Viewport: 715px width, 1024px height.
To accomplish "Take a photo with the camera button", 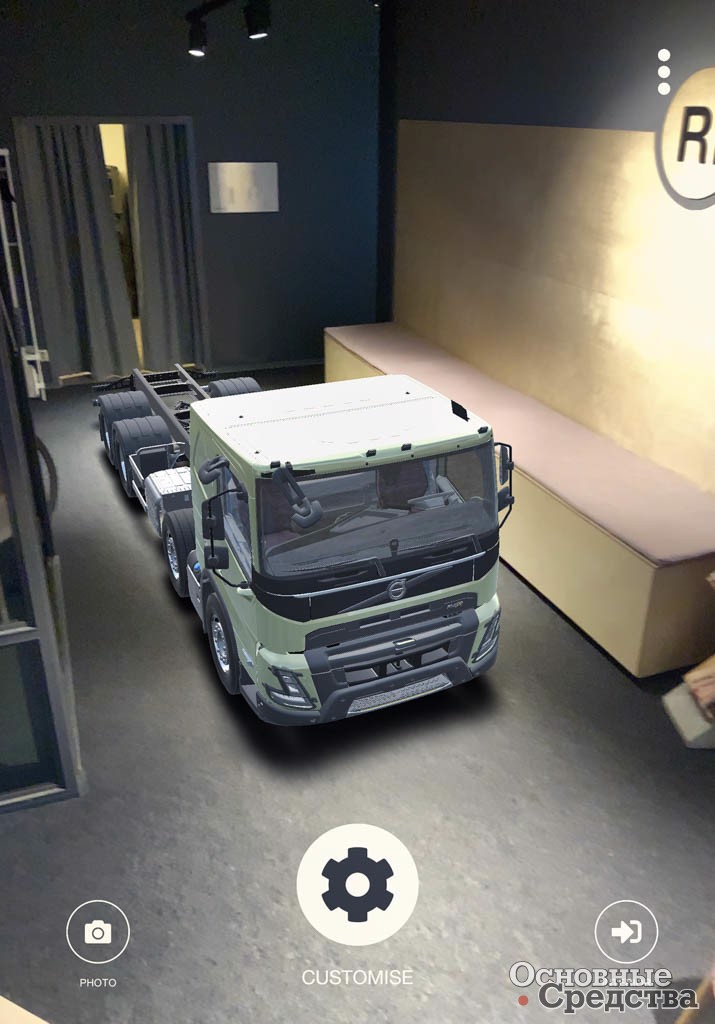I will click(98, 932).
